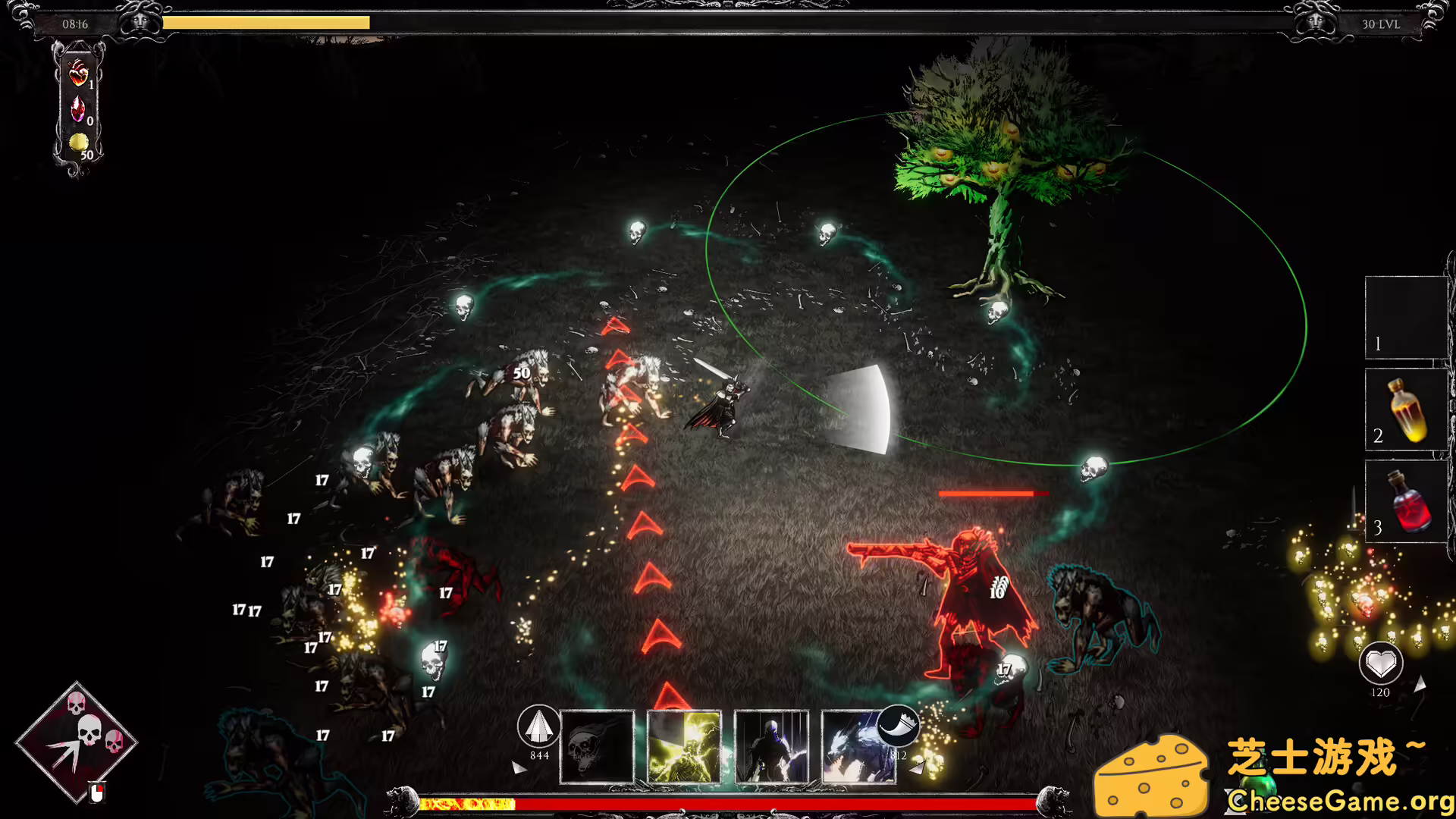
Task: Select the skull ability in the first skill slot
Action: [598, 747]
